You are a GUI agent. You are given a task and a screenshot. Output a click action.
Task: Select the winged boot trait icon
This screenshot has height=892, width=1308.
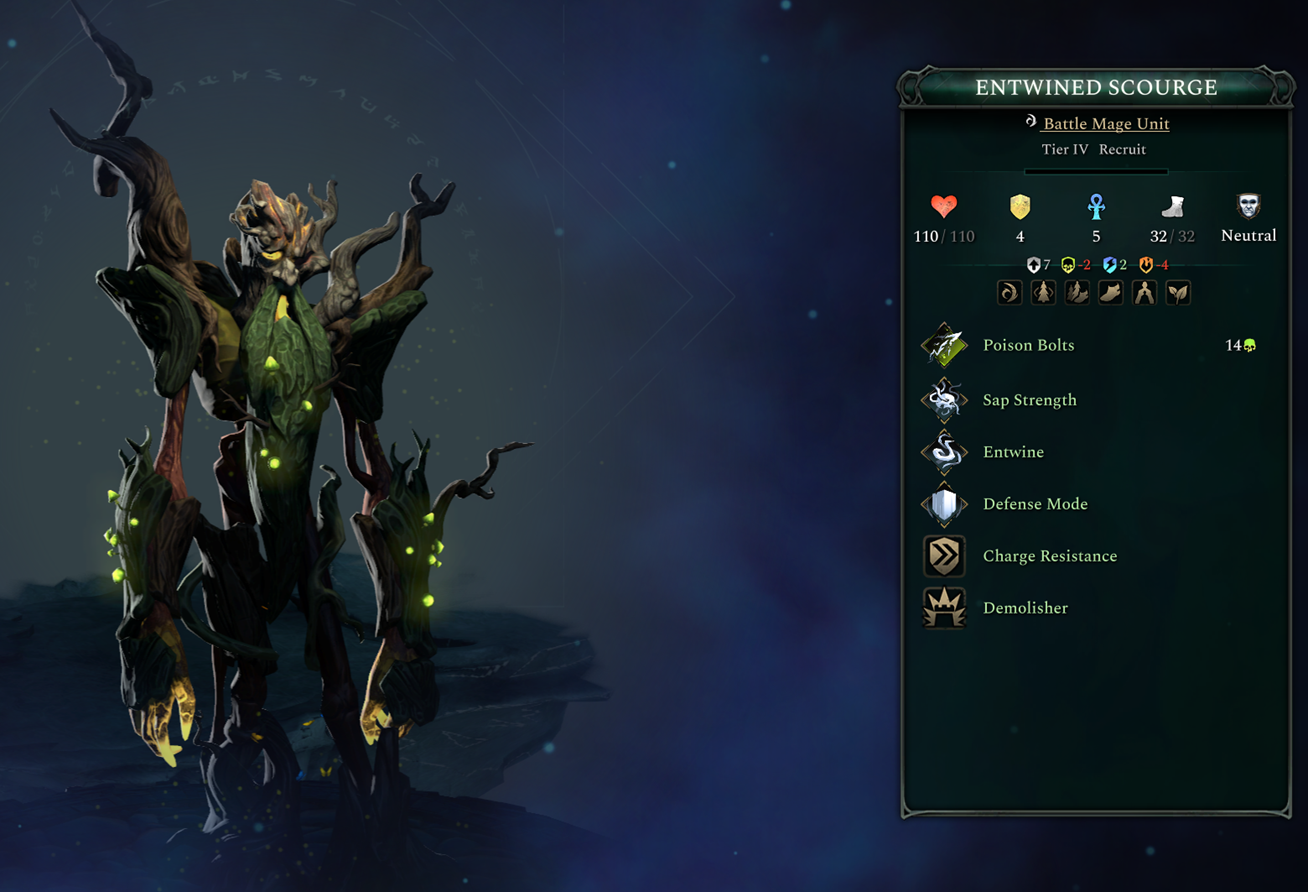click(x=1111, y=292)
